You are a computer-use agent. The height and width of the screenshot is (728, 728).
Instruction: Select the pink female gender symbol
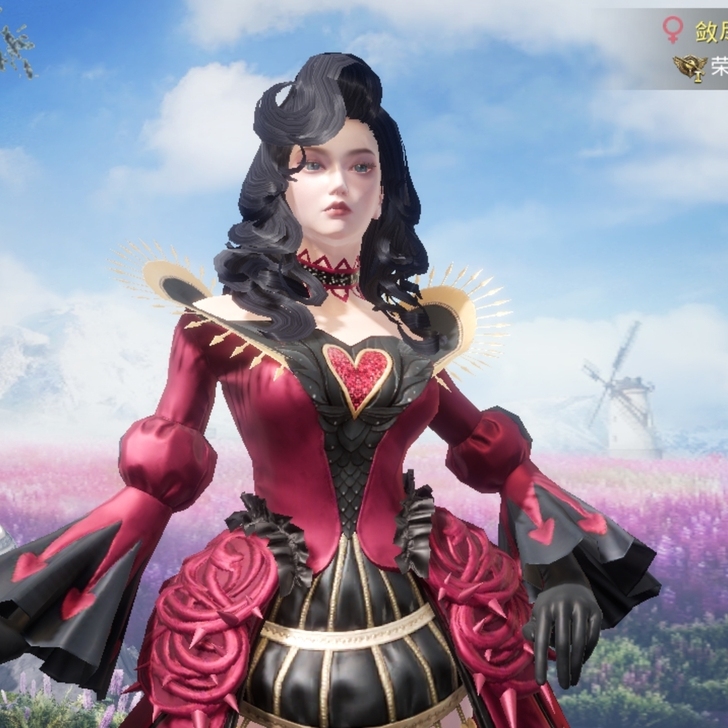pos(673,29)
